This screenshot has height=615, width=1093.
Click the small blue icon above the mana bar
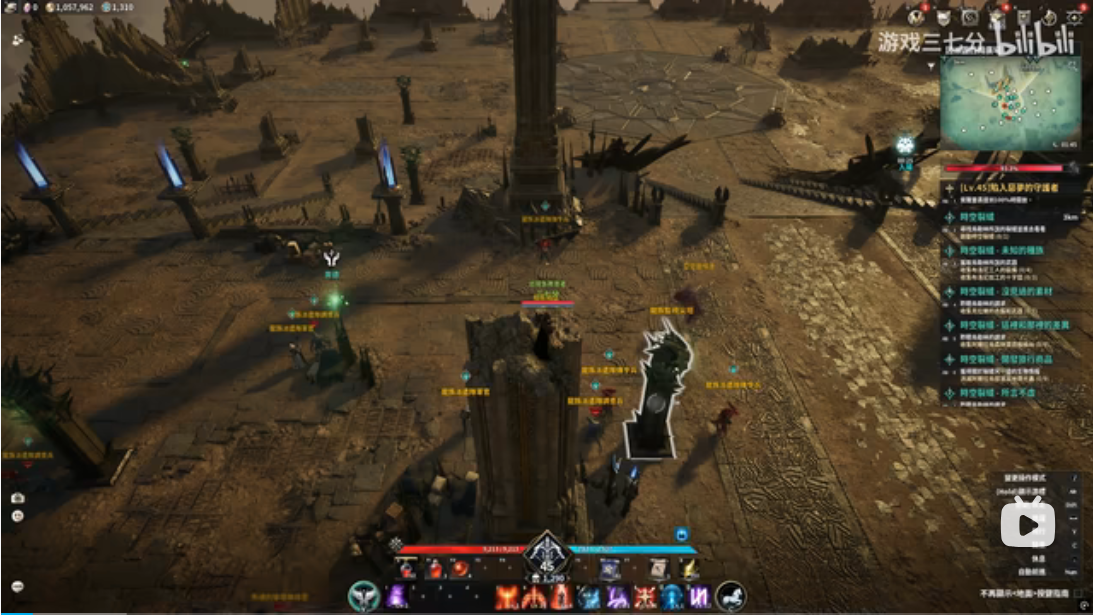[x=681, y=534]
